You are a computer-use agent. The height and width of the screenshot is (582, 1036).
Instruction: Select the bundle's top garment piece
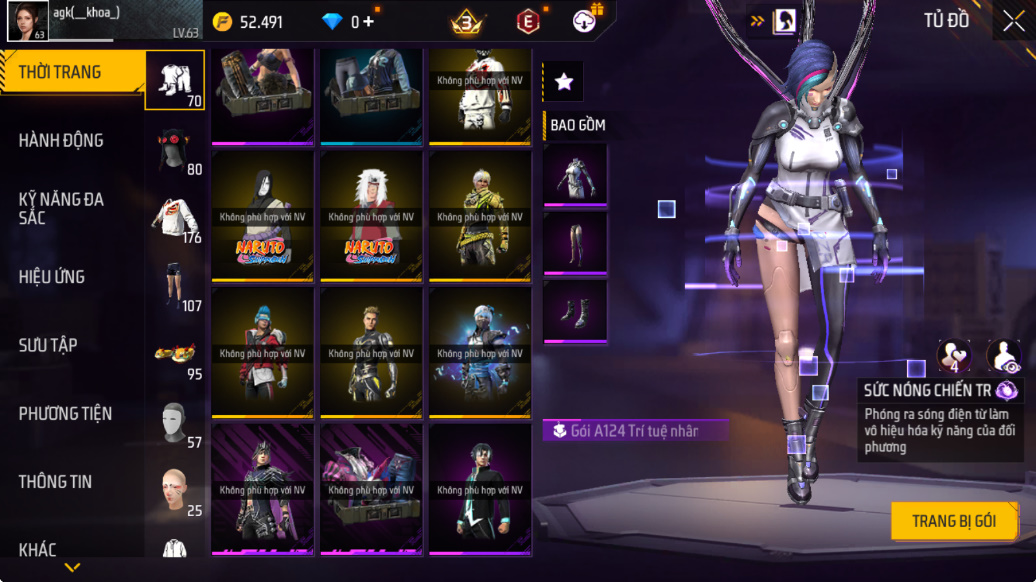point(575,175)
